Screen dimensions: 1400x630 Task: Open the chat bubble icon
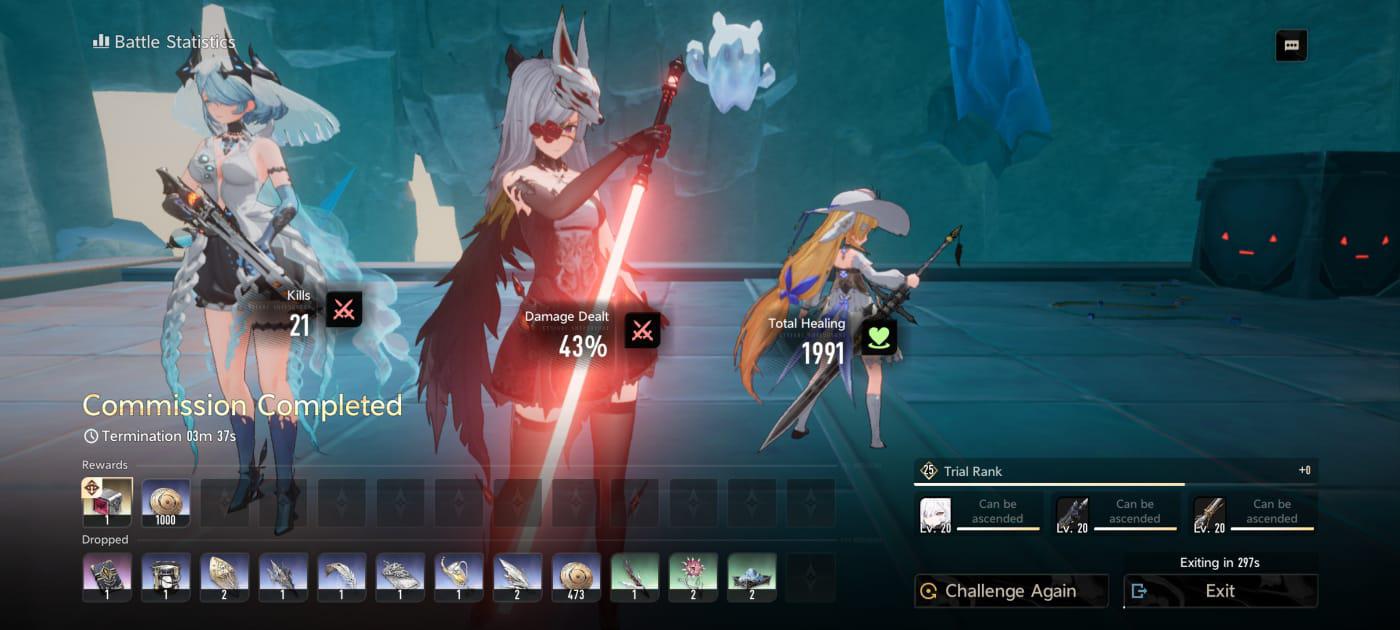point(1291,46)
